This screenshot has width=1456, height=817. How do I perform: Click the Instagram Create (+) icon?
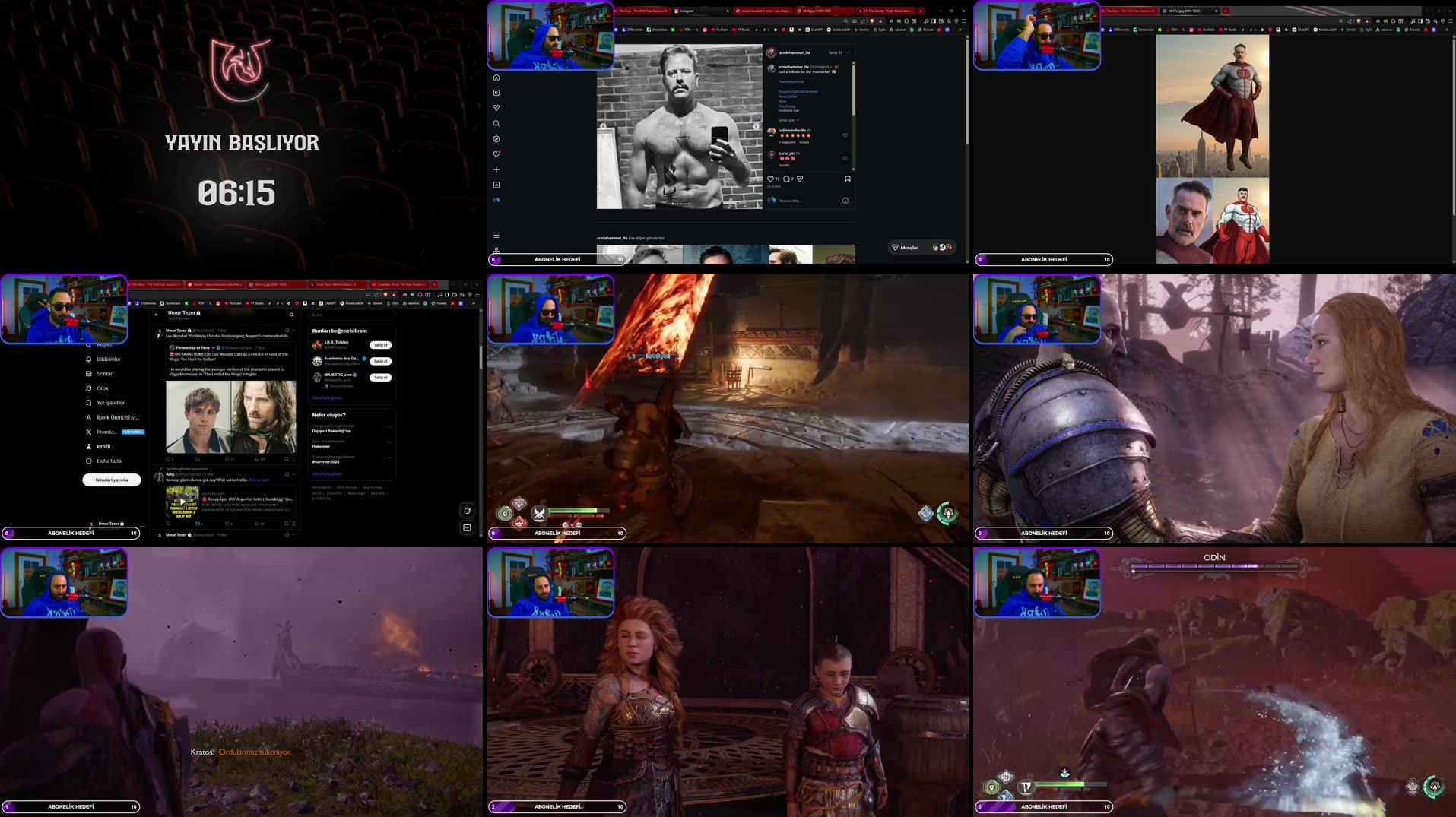tap(496, 169)
